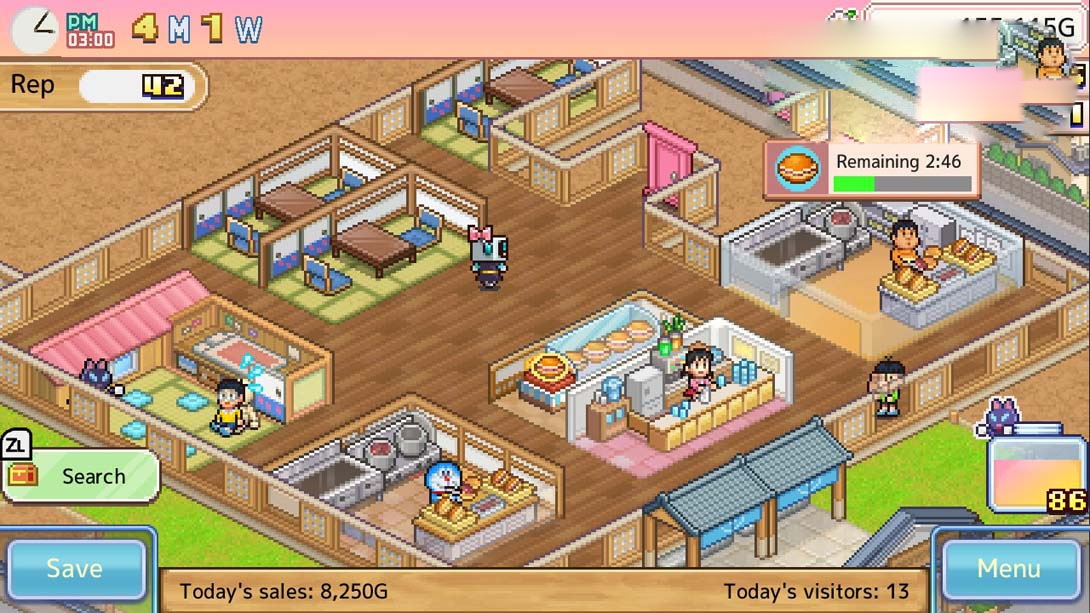The height and width of the screenshot is (613, 1090).
Task: Open the Menu button
Action: coord(1008,569)
